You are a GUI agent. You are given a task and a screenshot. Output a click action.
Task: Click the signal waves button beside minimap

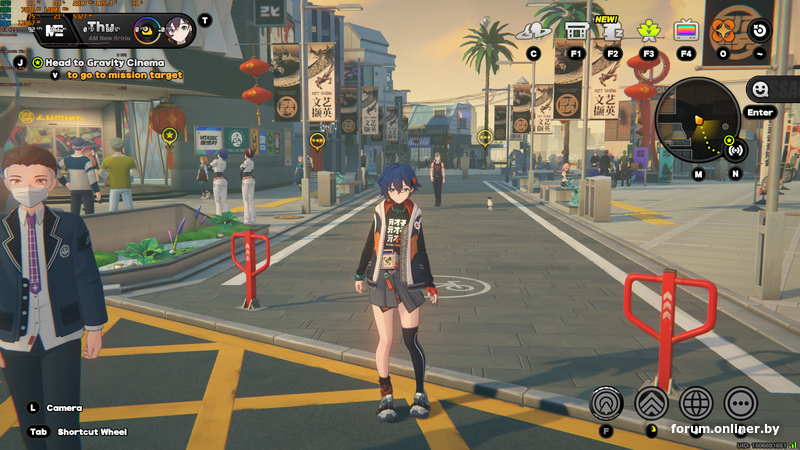[x=736, y=151]
